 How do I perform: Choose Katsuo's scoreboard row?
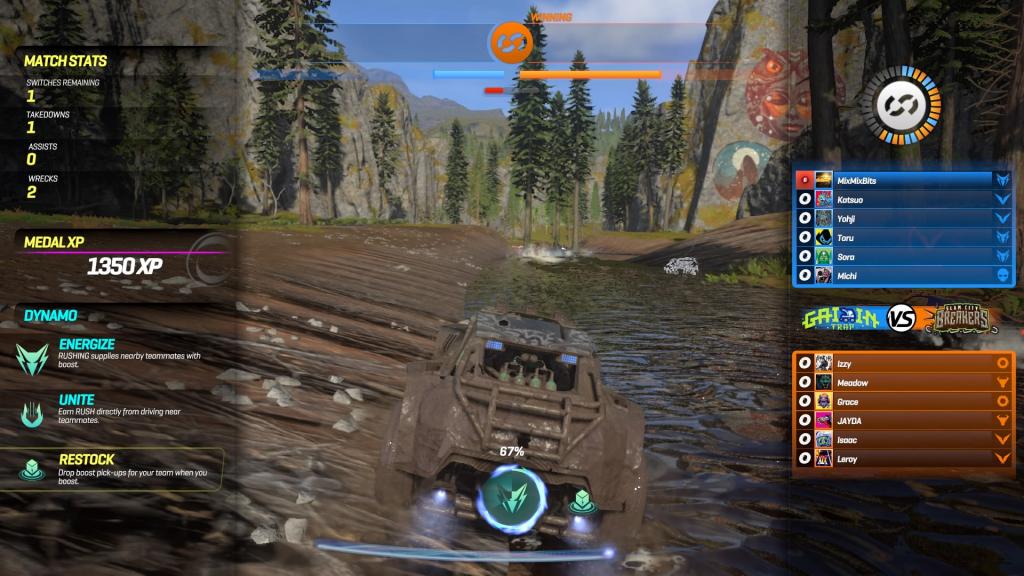click(x=905, y=200)
